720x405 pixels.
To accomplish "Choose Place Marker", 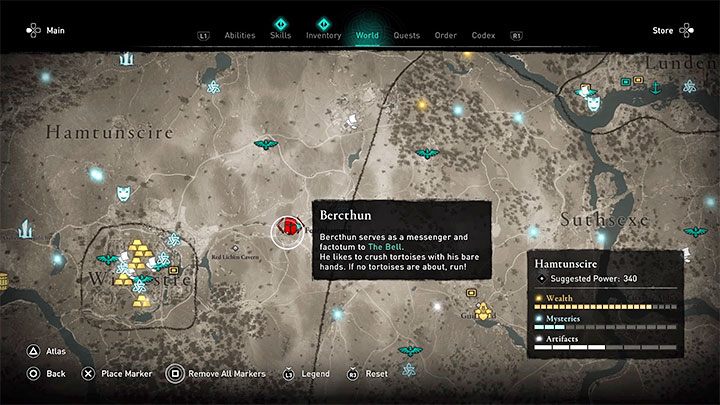I will point(121,373).
